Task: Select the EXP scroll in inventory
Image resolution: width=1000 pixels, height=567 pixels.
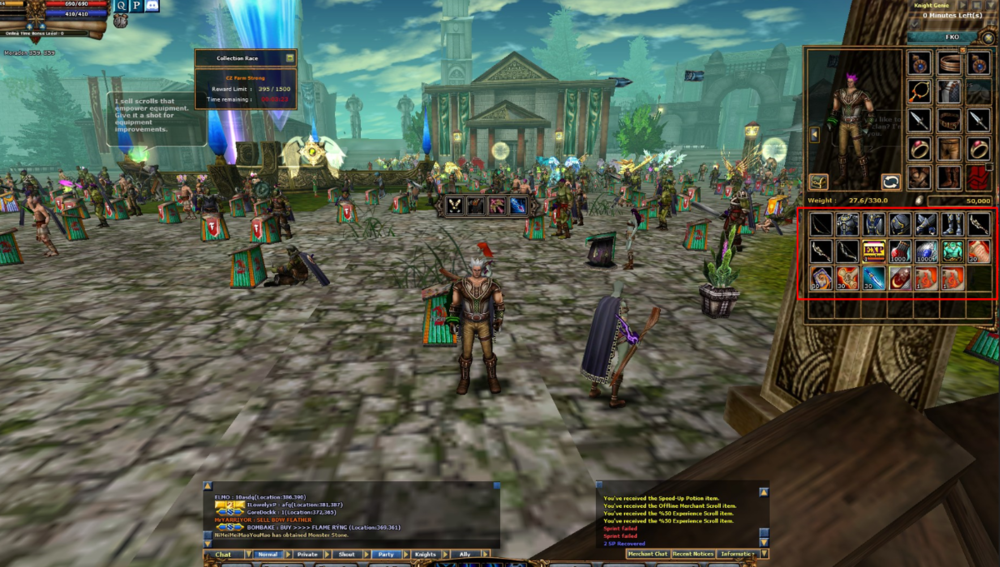Action: 873,251
